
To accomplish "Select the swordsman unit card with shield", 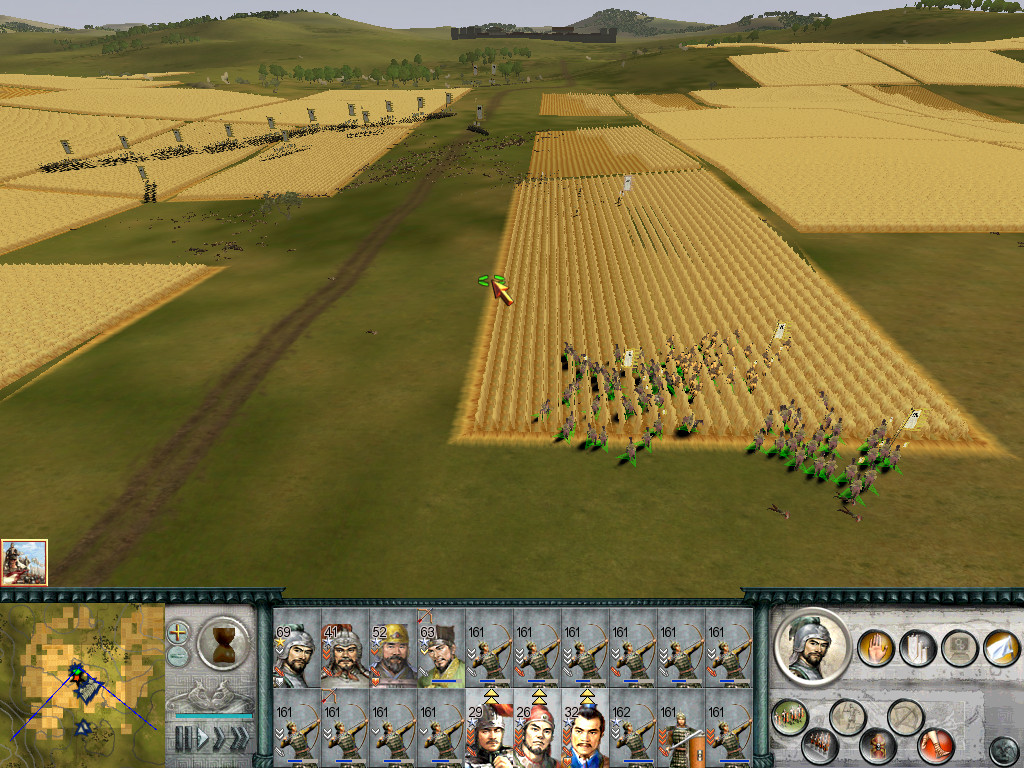I will [x=681, y=732].
